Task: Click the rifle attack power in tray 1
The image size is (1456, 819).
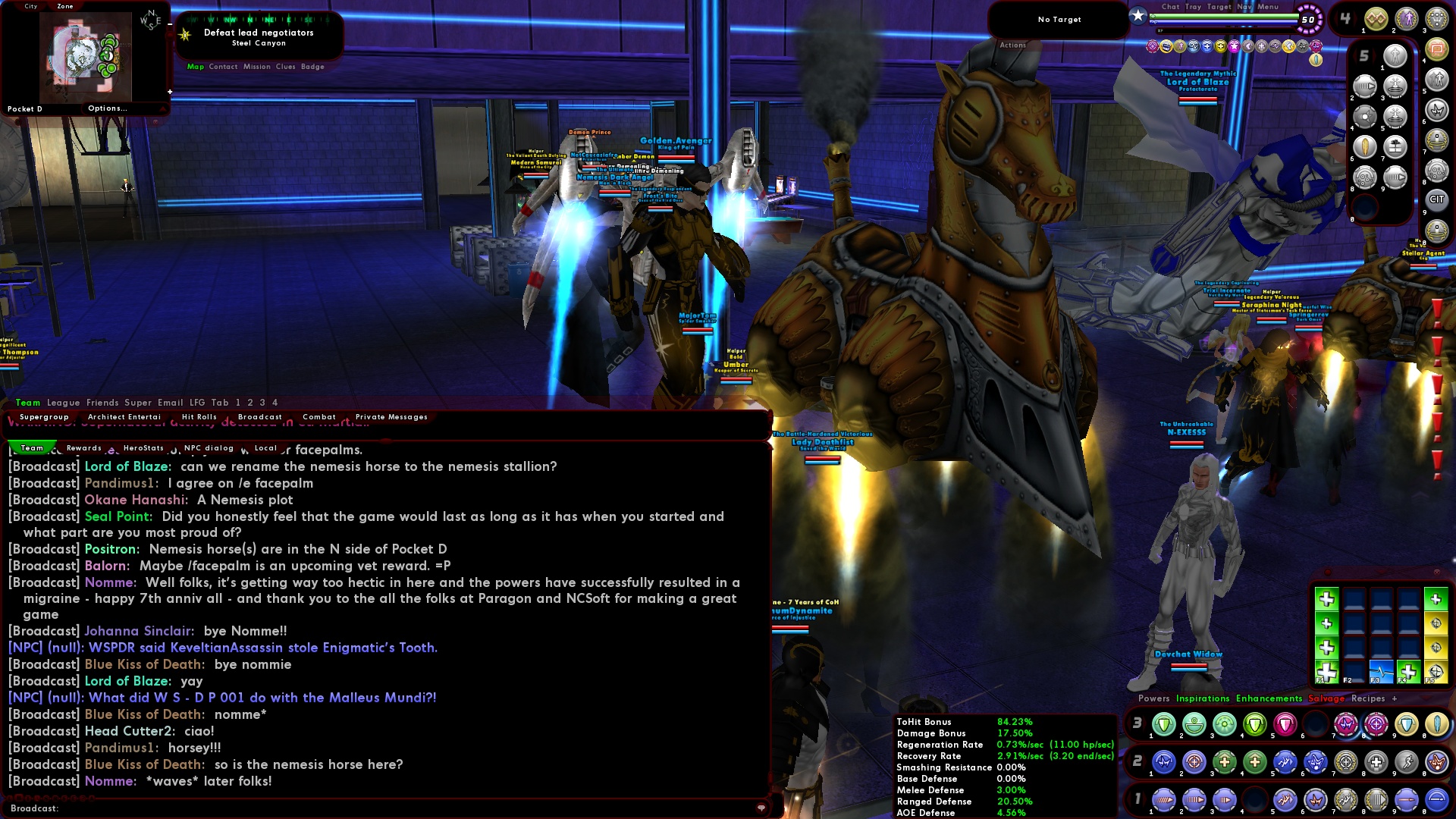Action: coord(1164,800)
